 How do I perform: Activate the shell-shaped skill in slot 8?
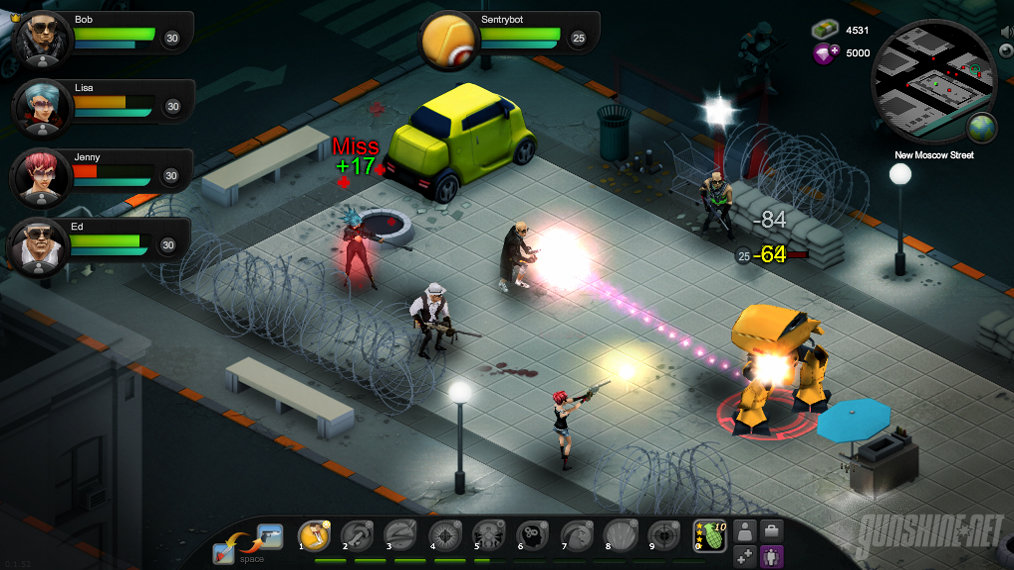click(620, 537)
